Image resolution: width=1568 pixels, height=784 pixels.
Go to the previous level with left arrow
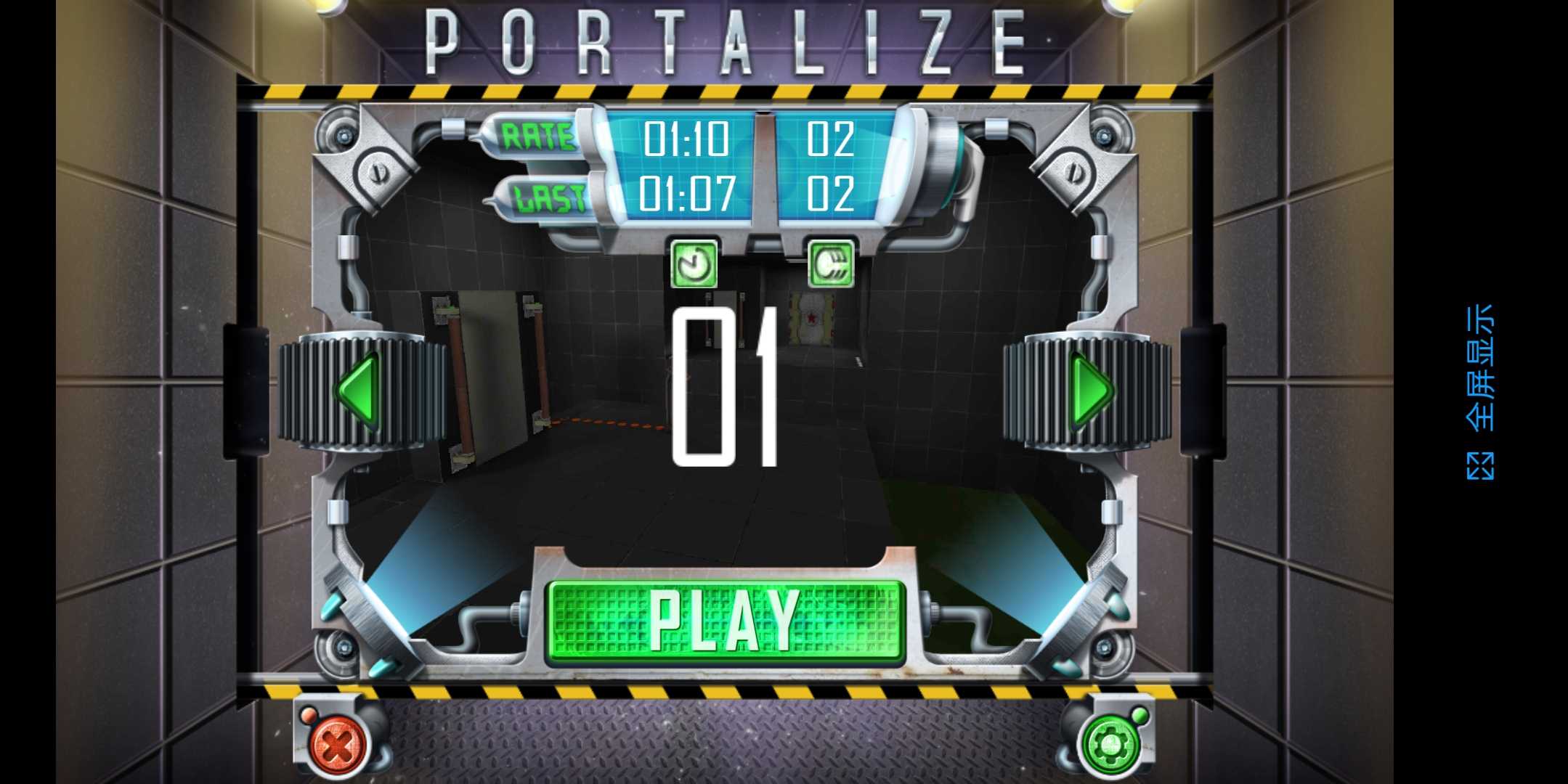point(358,391)
